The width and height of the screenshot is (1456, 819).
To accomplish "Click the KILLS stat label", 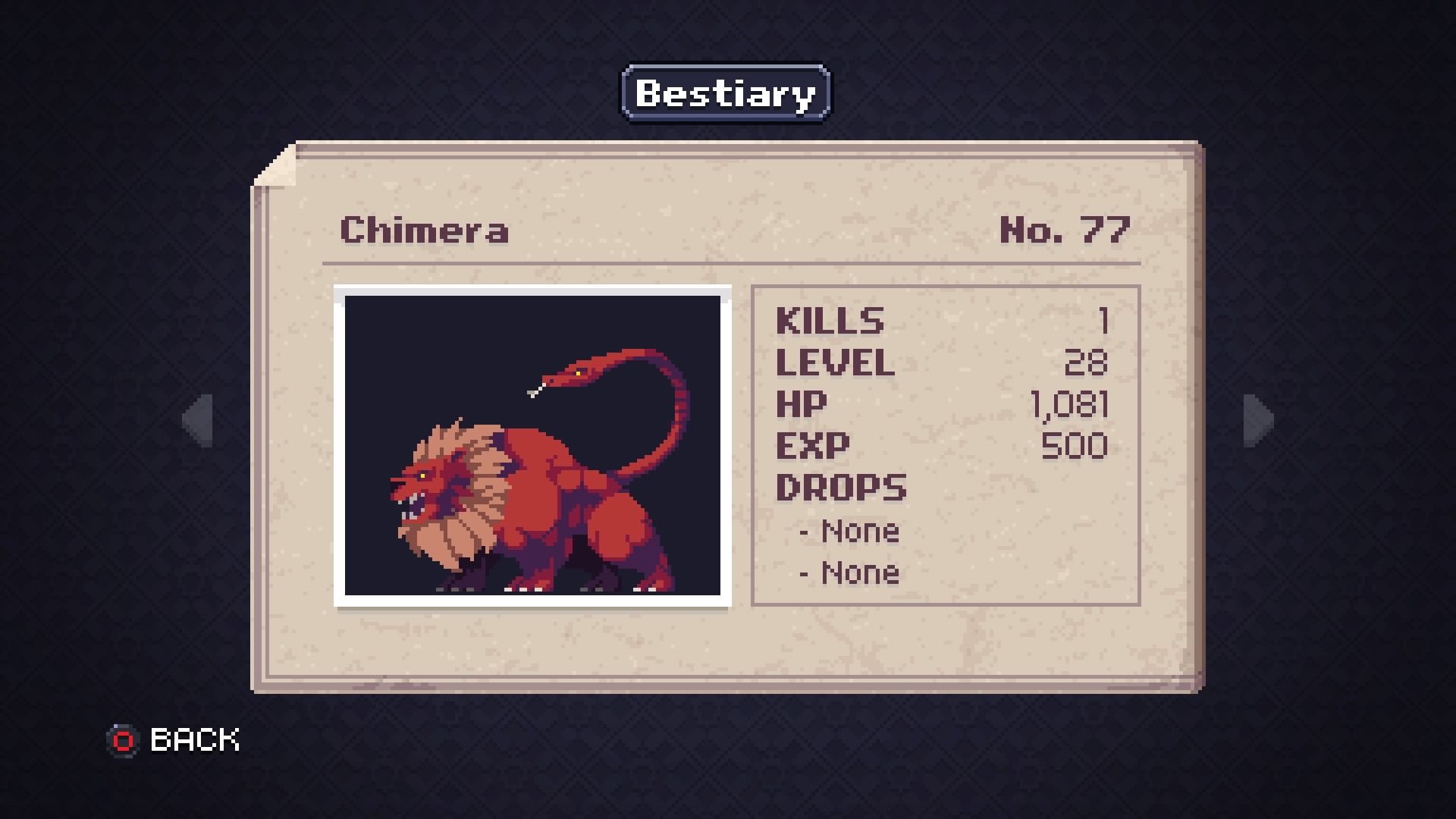I will (x=829, y=320).
